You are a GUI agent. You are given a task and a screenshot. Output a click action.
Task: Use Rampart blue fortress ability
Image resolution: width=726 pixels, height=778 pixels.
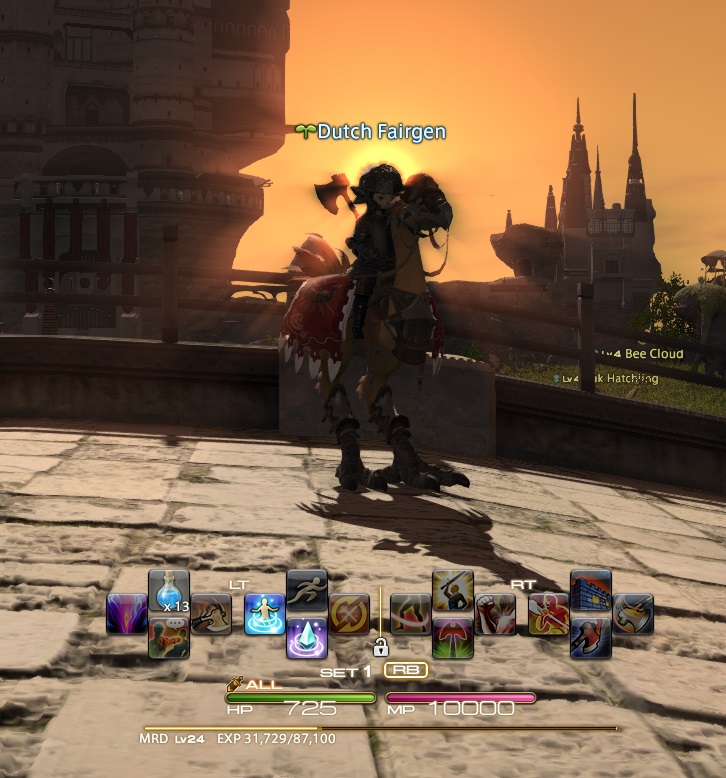click(590, 592)
